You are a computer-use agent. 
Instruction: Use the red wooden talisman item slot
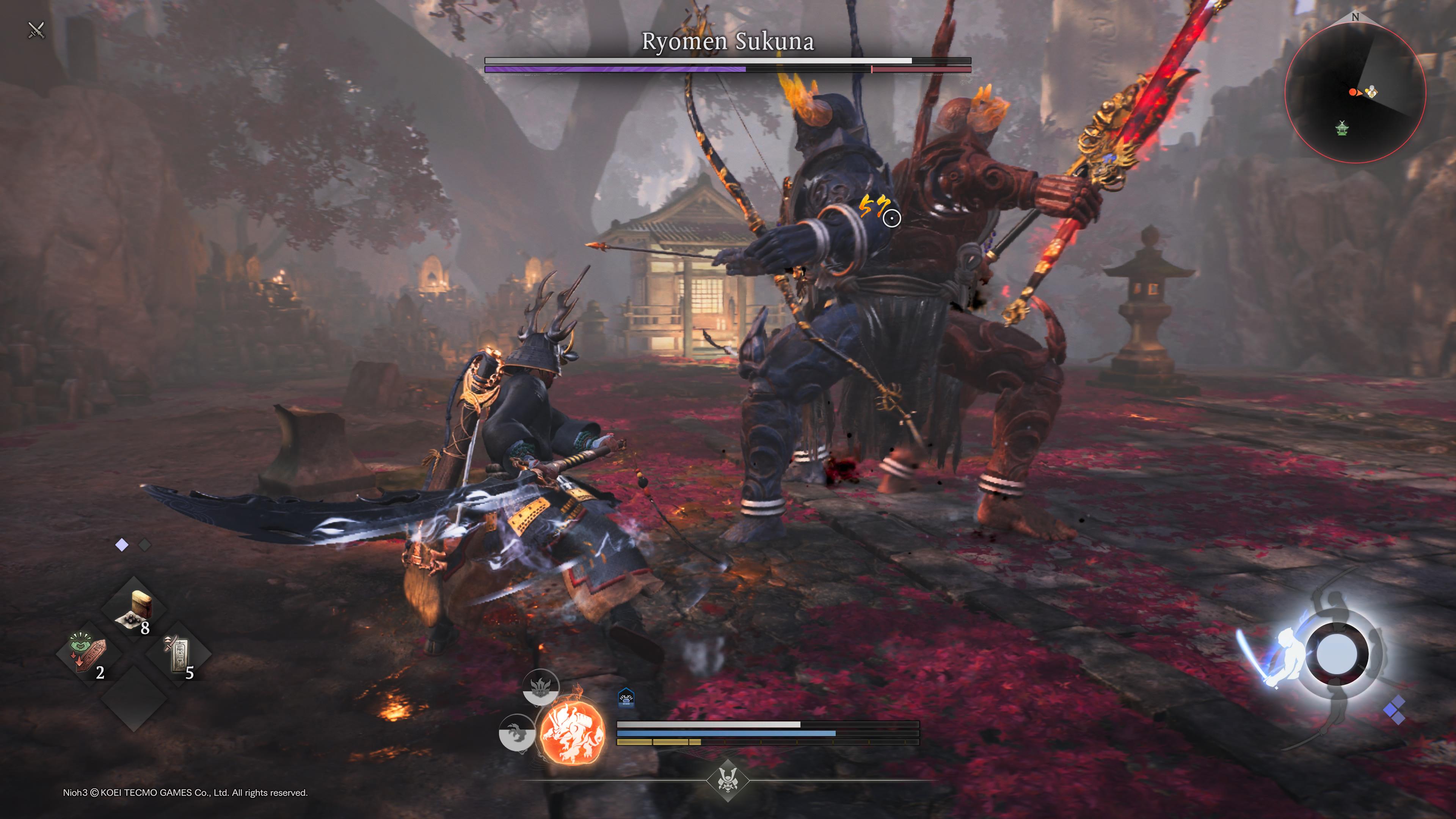point(88,654)
